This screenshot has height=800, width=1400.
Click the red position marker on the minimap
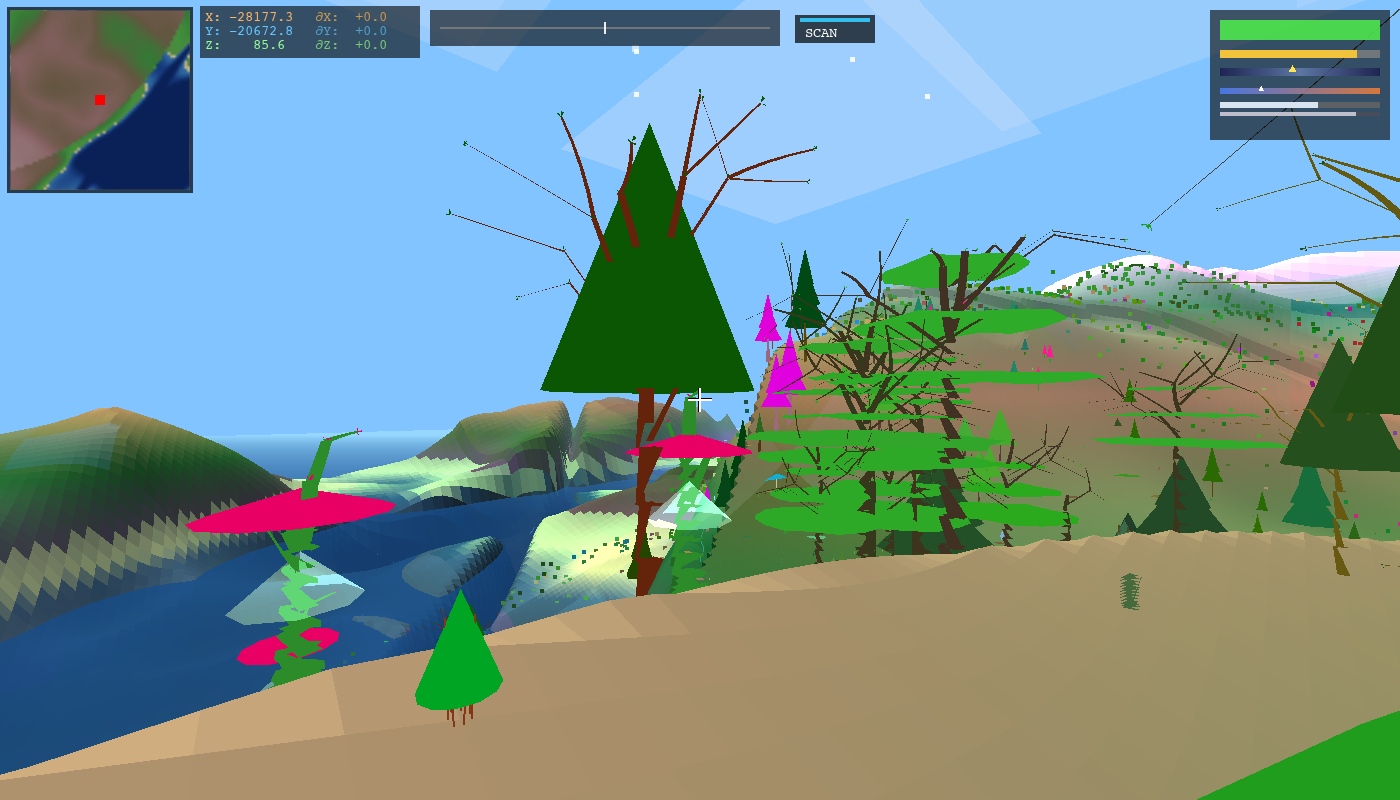coord(98,99)
